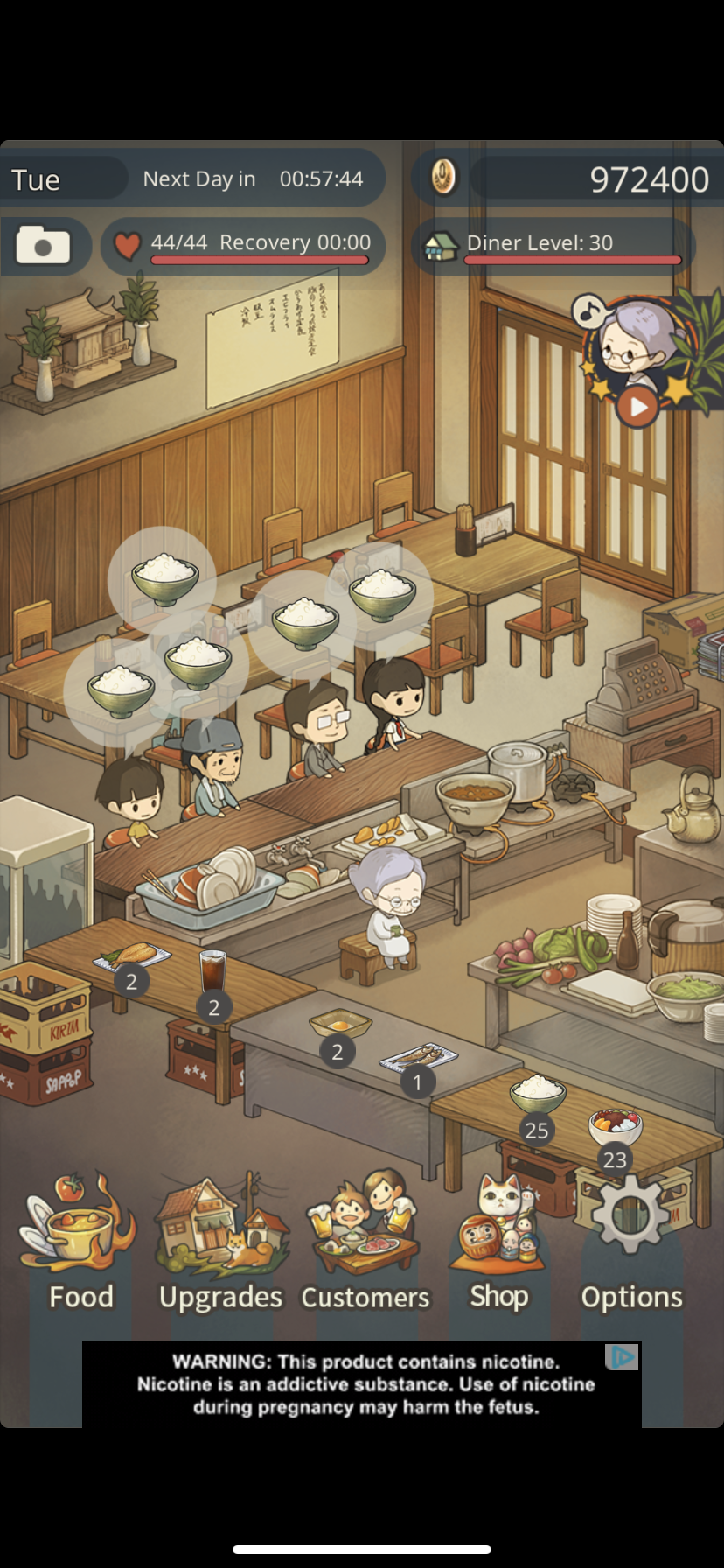The image size is (724, 1568).
Task: Select the rice stock with 25 servings
Action: click(537, 1093)
